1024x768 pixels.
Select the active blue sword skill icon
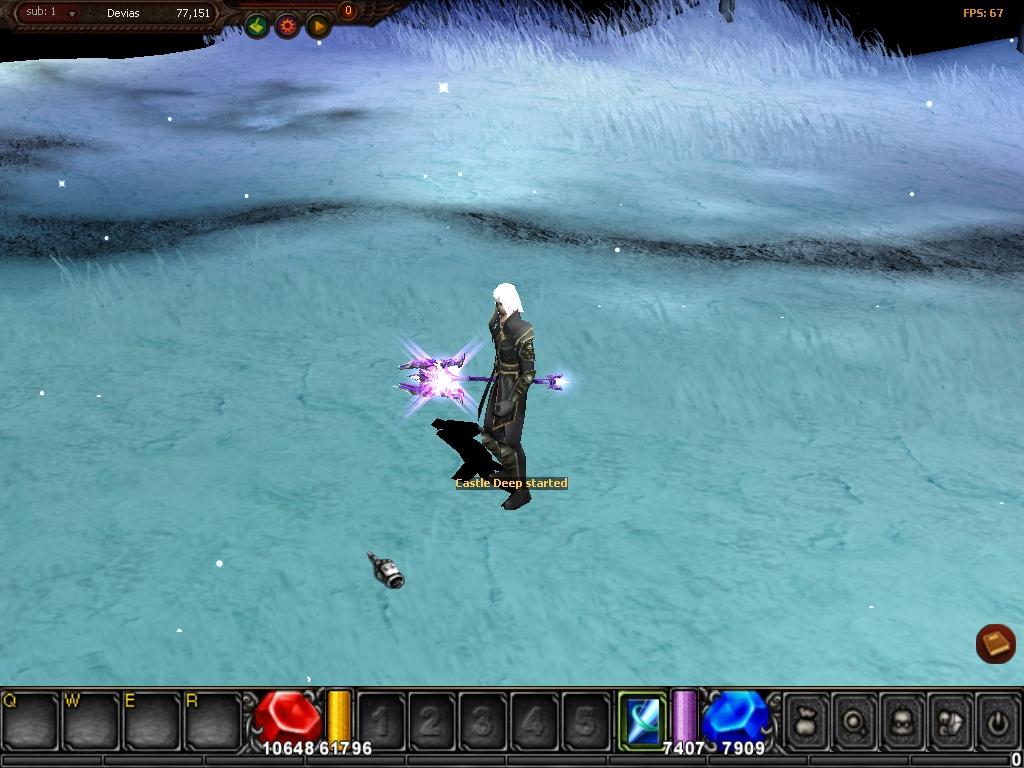point(641,717)
